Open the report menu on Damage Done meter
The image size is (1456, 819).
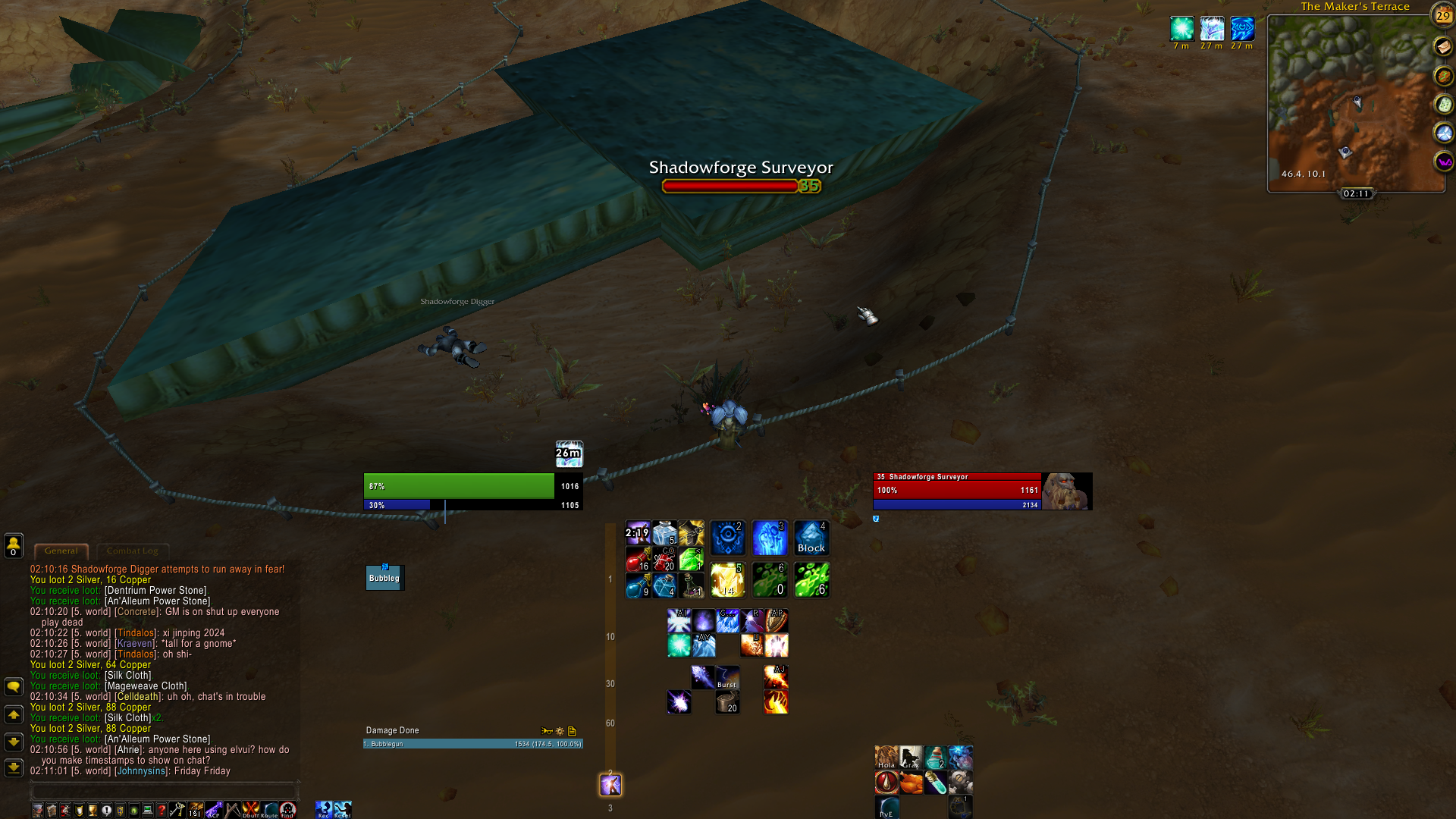(x=571, y=731)
